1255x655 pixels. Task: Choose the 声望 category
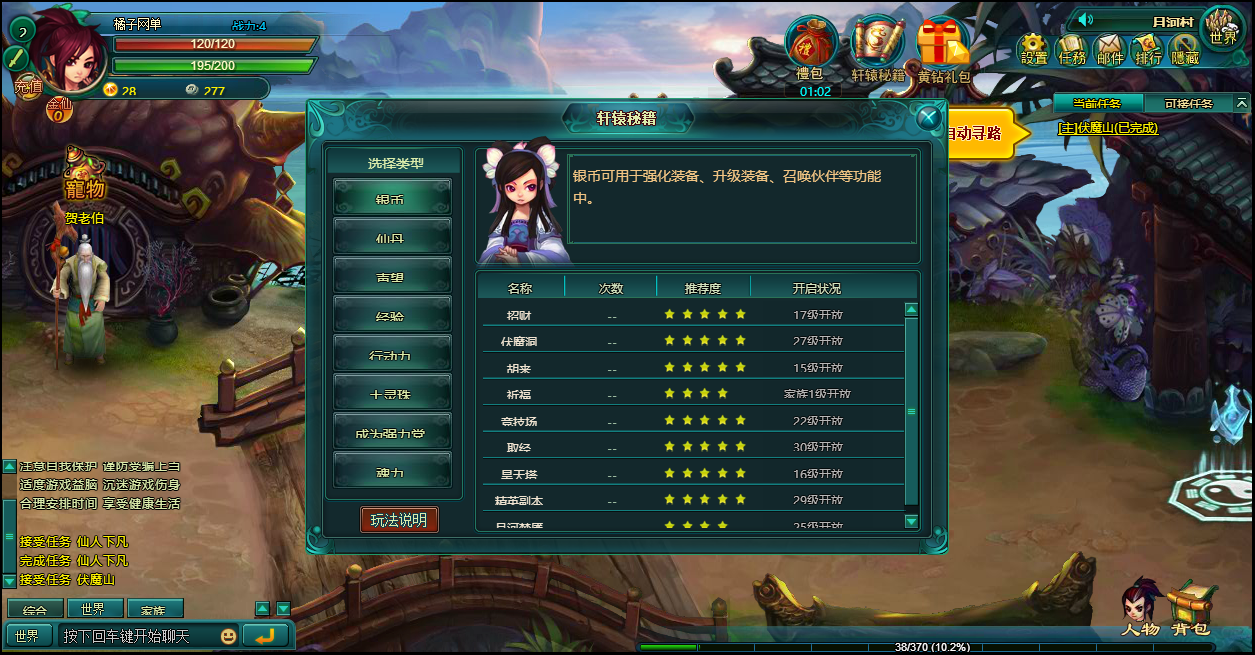click(392, 277)
